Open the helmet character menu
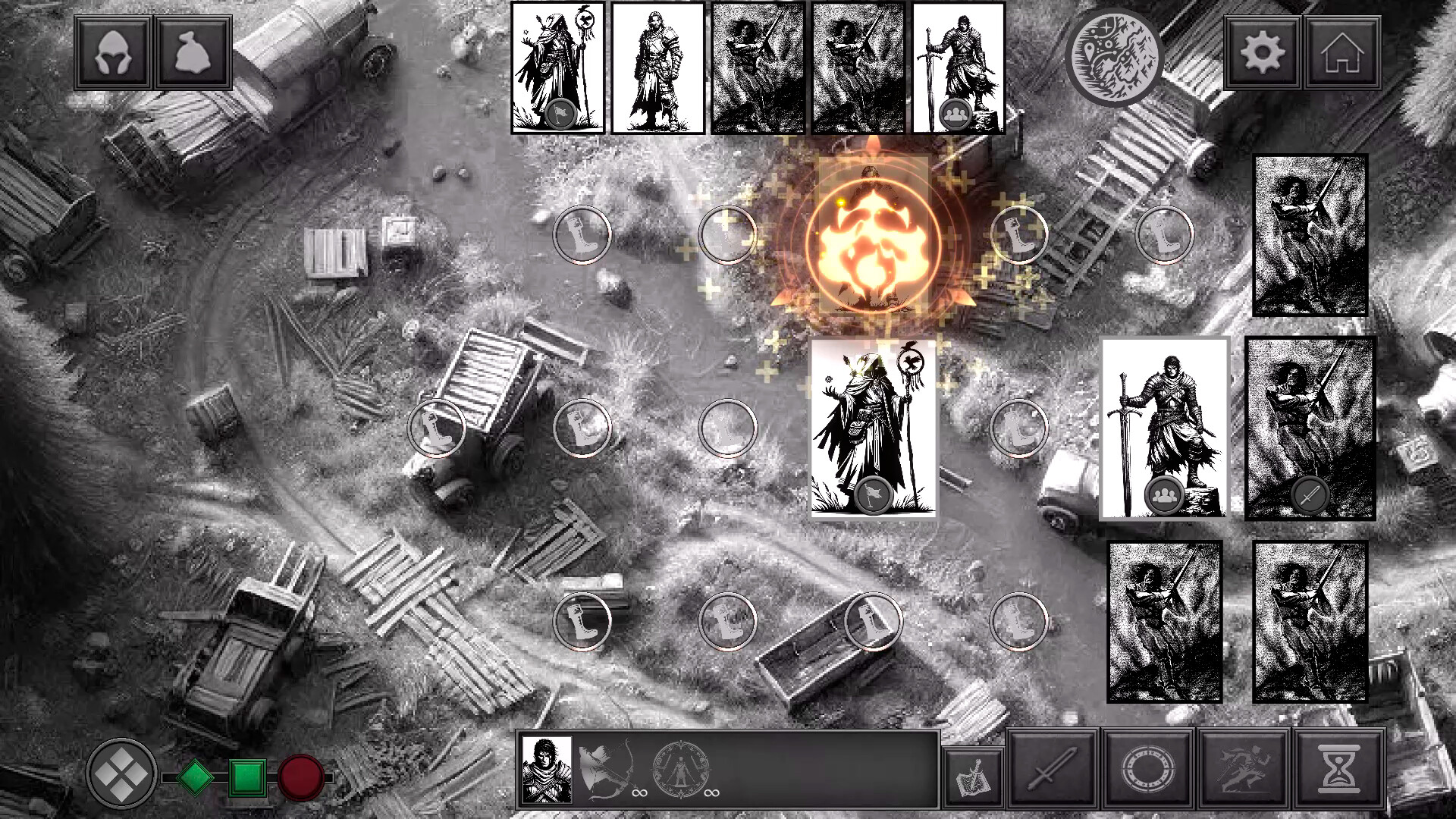Image resolution: width=1456 pixels, height=819 pixels. 112,52
